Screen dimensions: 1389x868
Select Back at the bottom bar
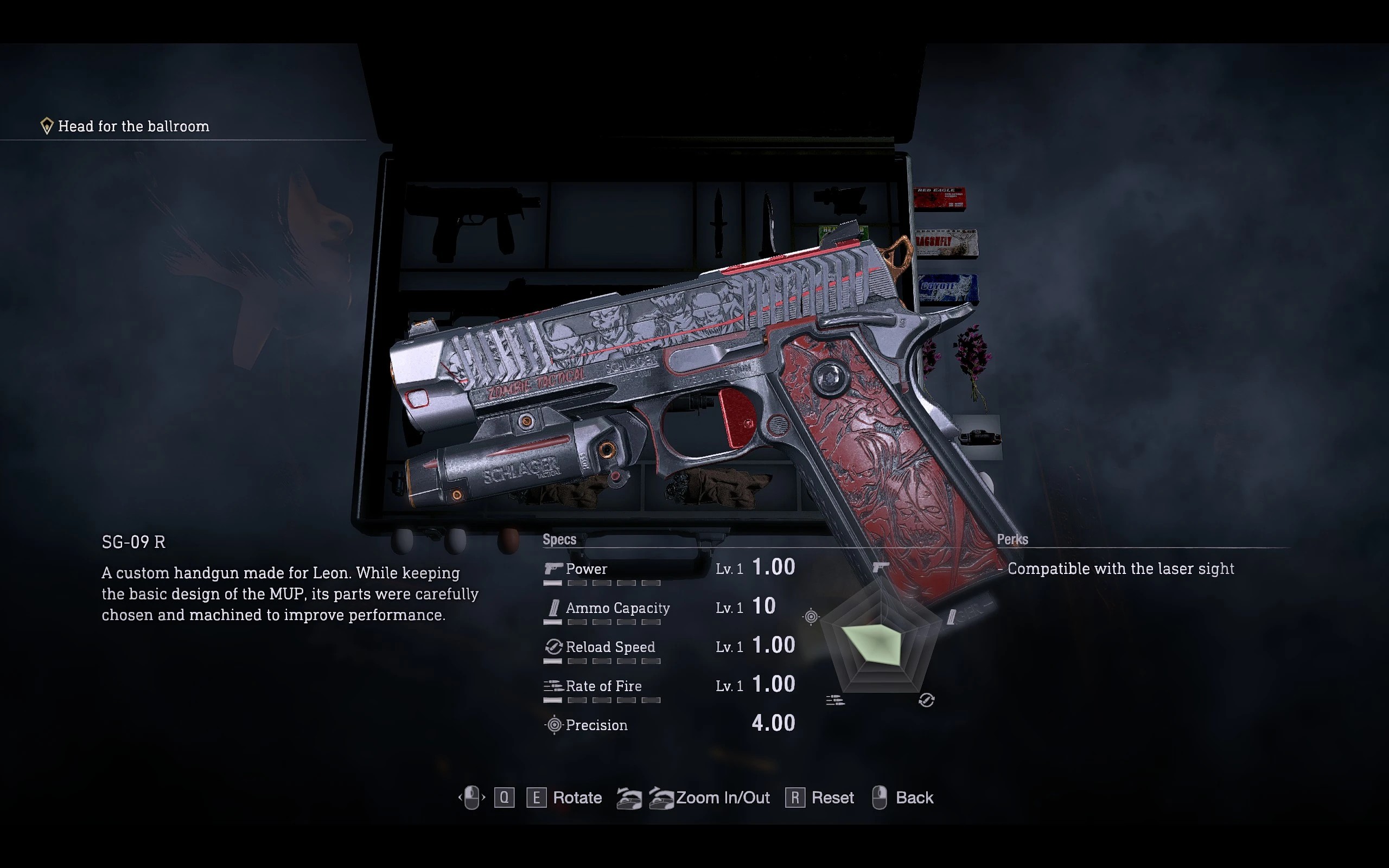915,797
